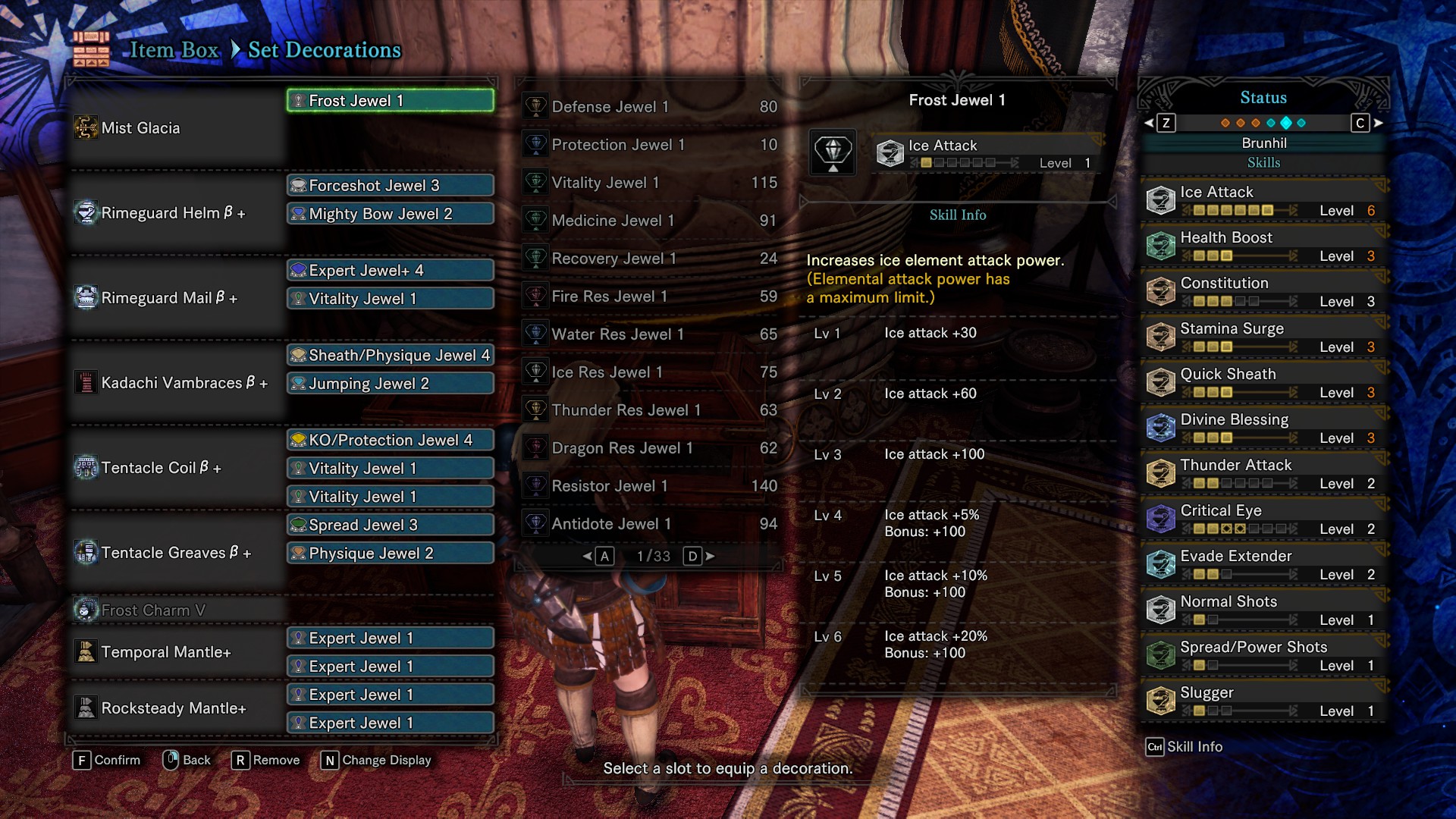Viewport: 1456px width, 819px height.
Task: Select Protection Jewel 1 in jewel list
Action: 651,145
